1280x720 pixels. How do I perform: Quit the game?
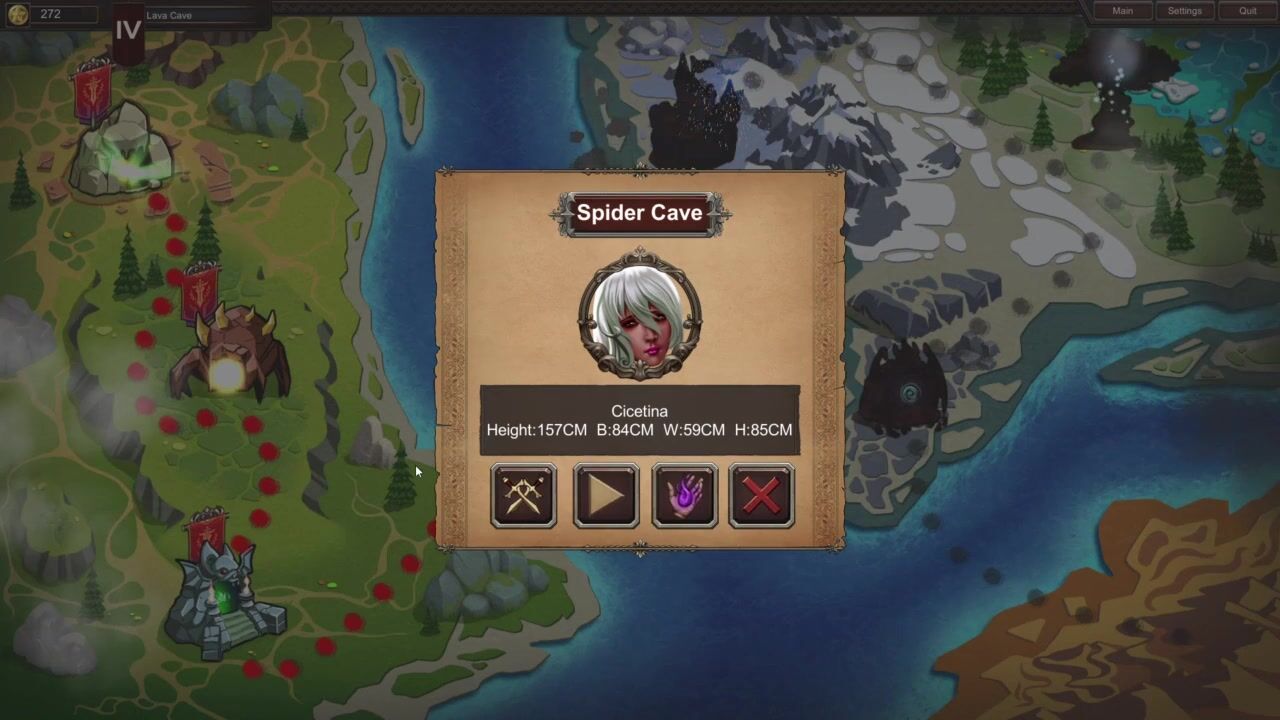pyautogui.click(x=1247, y=11)
